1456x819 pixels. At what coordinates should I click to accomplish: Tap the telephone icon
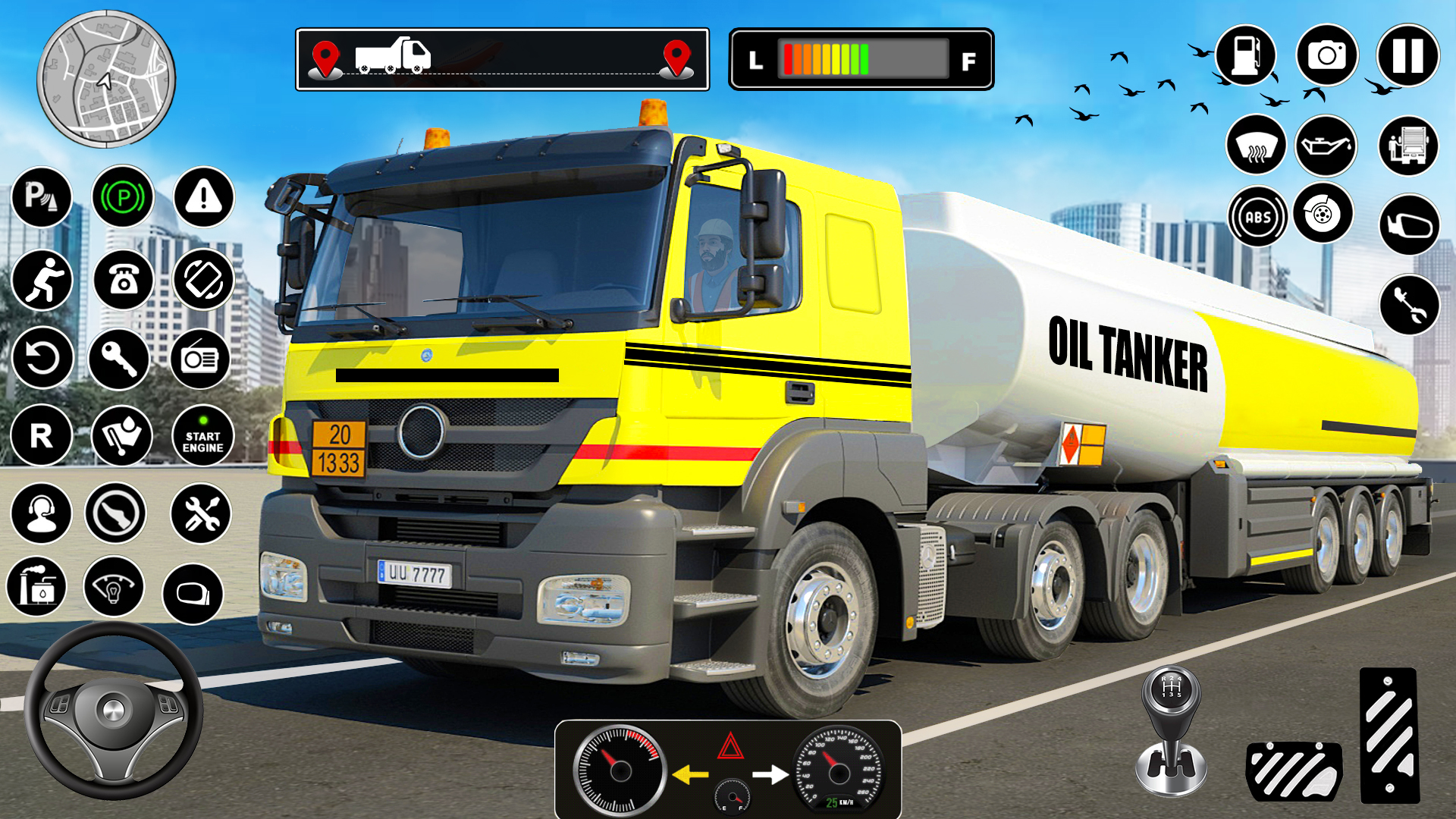pos(121,280)
